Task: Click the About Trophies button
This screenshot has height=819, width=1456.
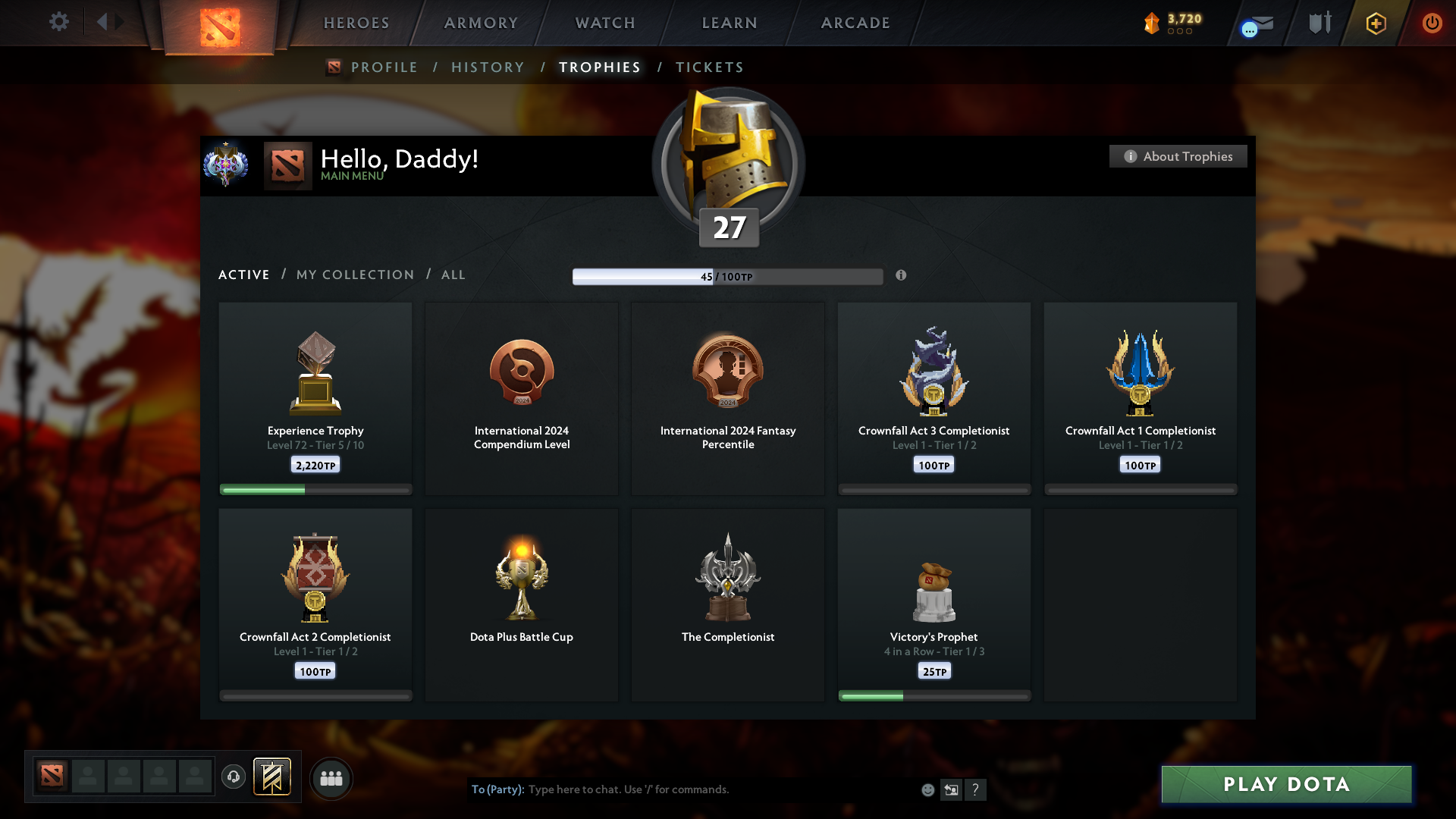Action: pyautogui.click(x=1178, y=156)
